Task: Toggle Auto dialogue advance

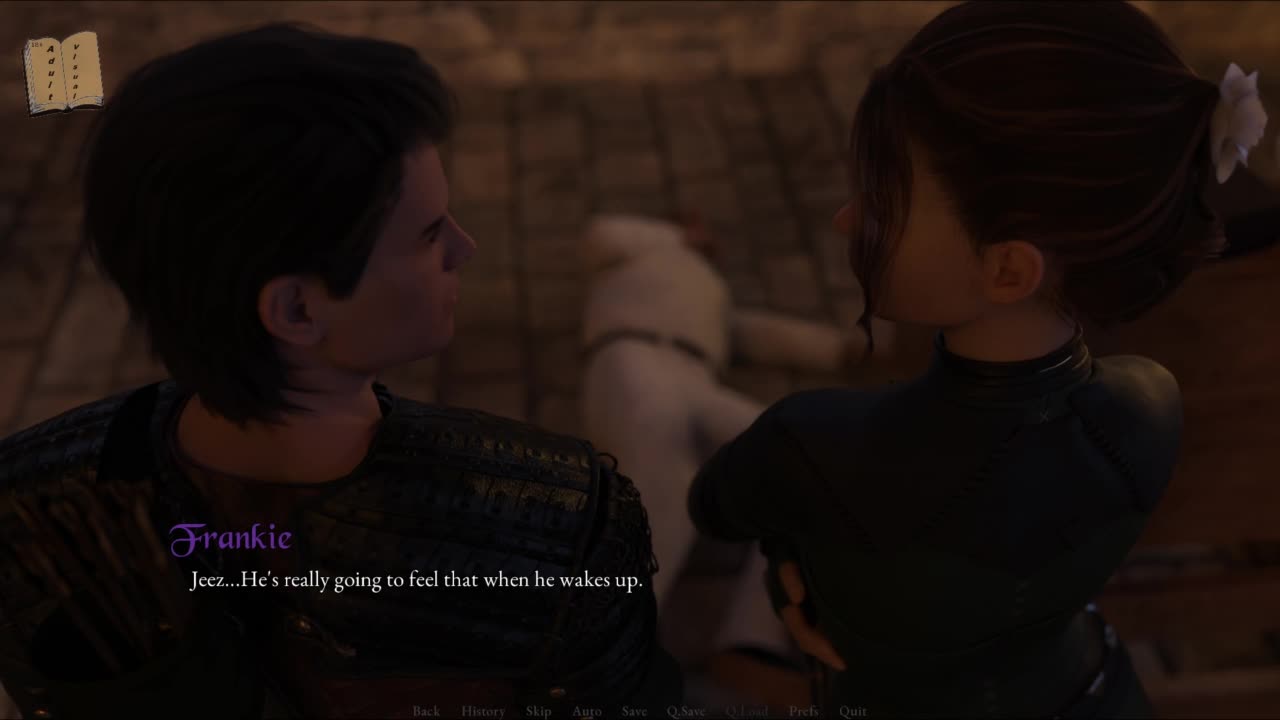Action: tap(587, 711)
